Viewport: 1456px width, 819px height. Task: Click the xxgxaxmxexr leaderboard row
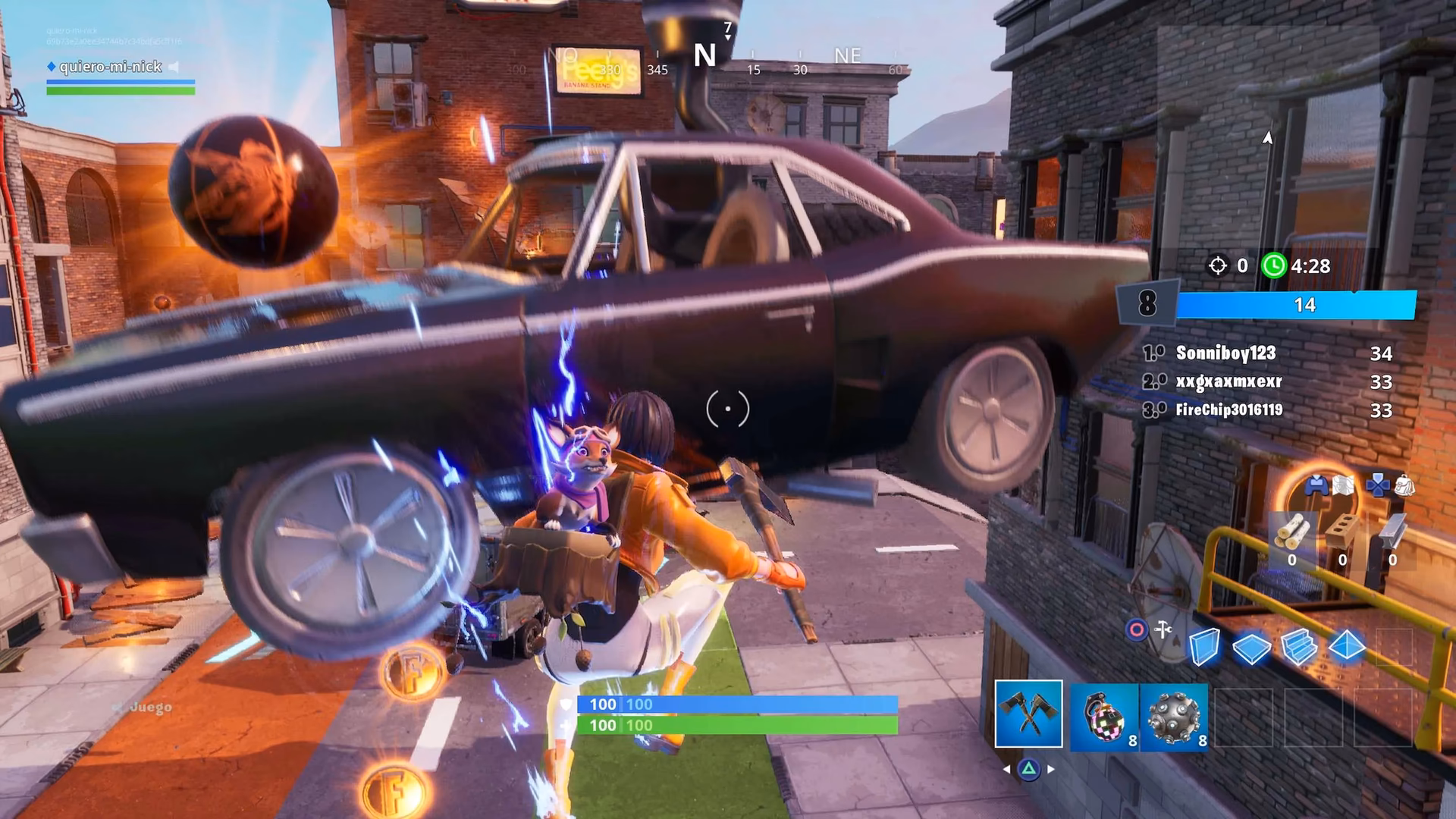click(x=1266, y=381)
